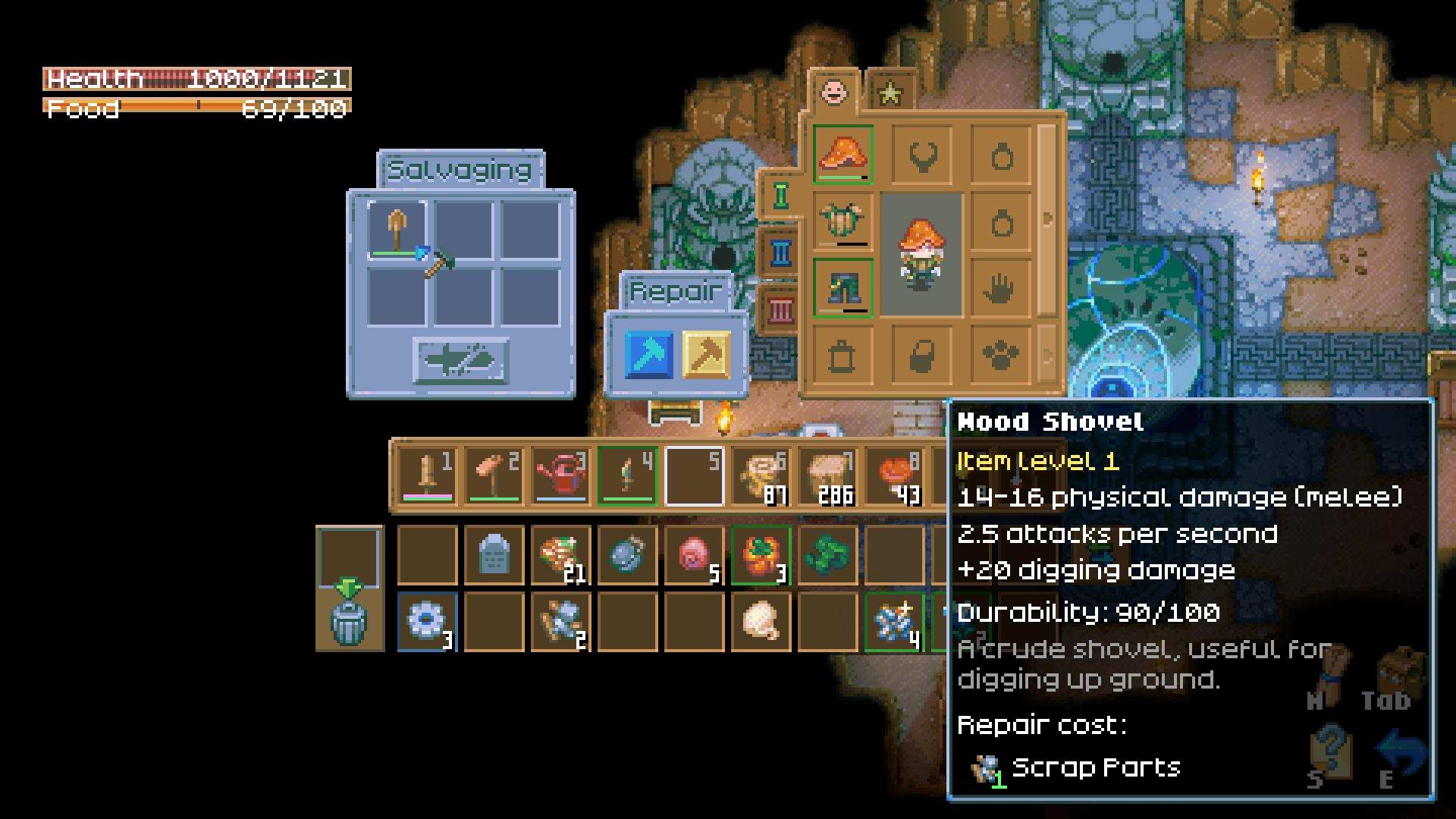Viewport: 1456px width, 819px height.
Task: Select the bomb item in inventory
Action: [x=627, y=556]
